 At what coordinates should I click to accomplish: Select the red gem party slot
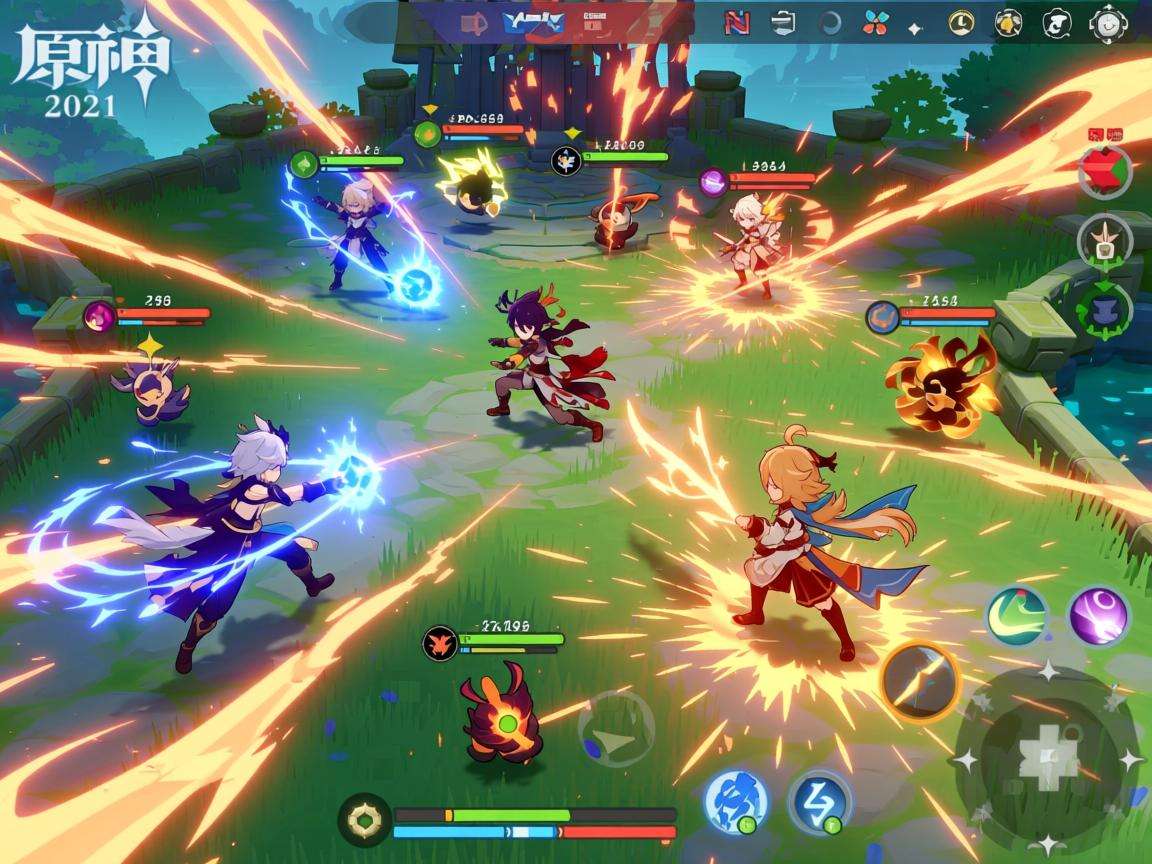(1105, 172)
